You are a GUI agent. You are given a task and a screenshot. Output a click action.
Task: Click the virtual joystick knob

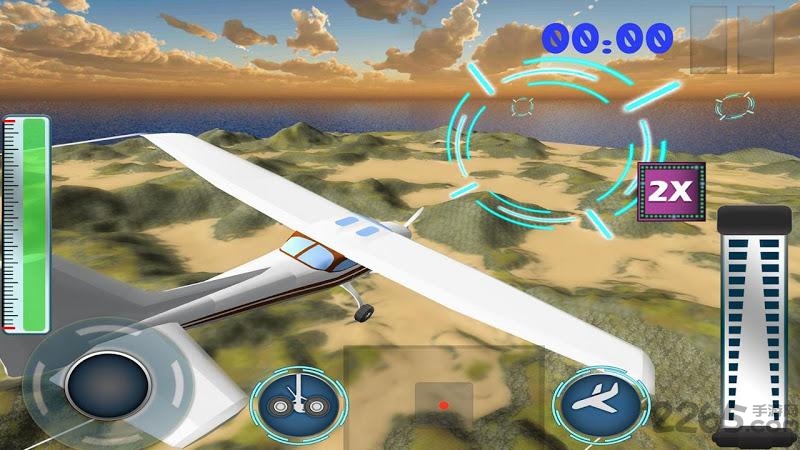(x=107, y=386)
